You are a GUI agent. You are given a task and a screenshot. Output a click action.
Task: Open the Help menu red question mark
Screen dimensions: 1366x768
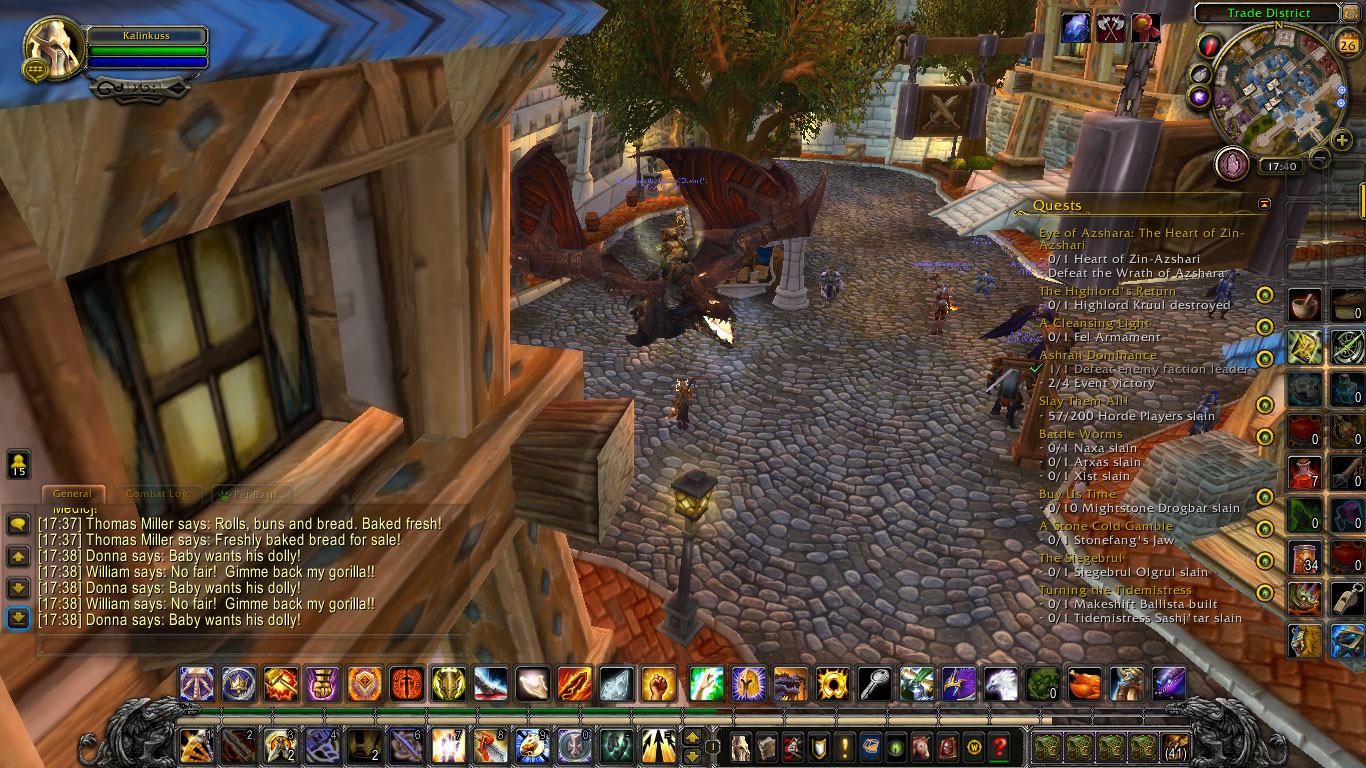click(x=1000, y=745)
